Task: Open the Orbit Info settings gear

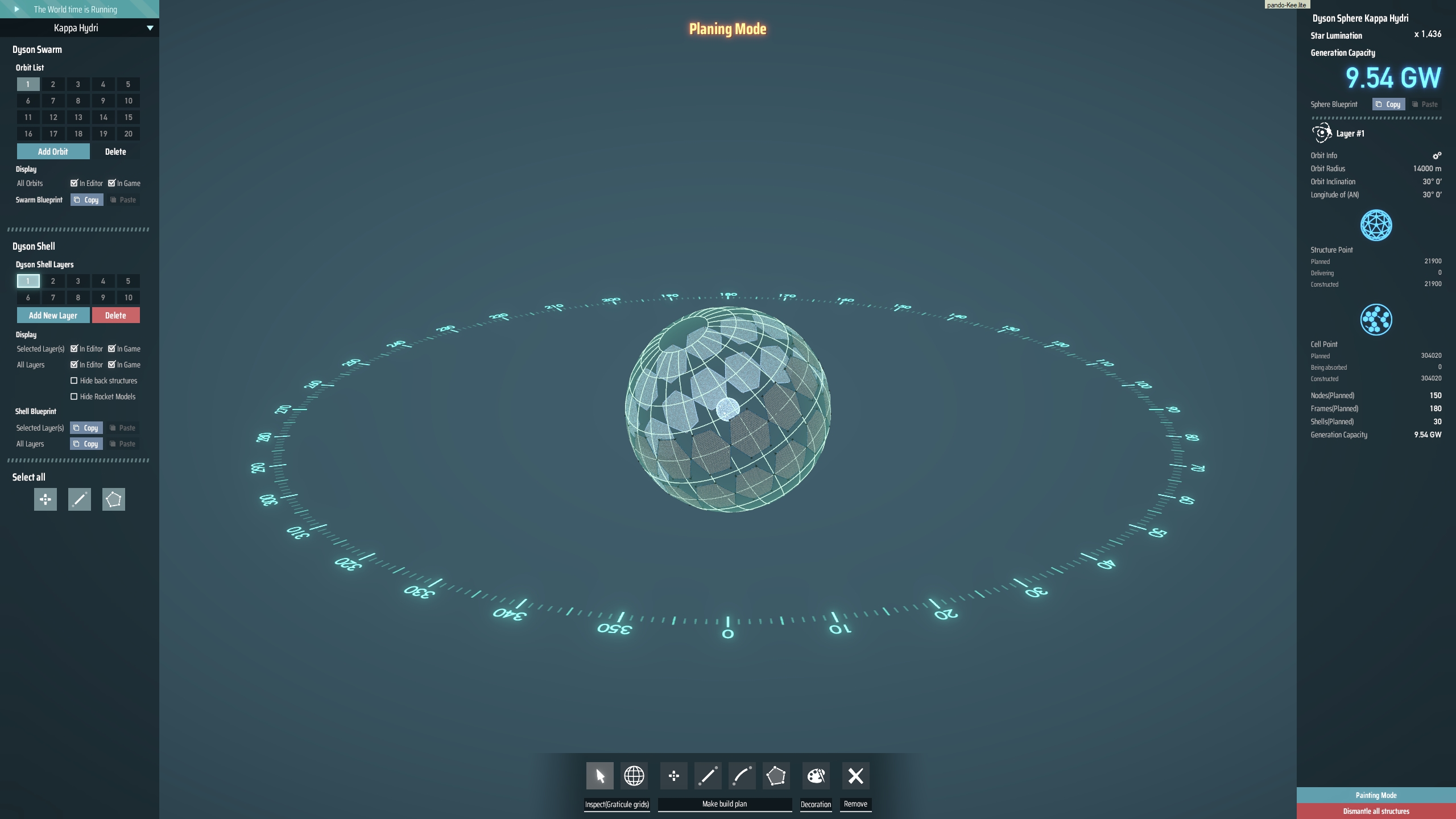Action: [1437, 155]
